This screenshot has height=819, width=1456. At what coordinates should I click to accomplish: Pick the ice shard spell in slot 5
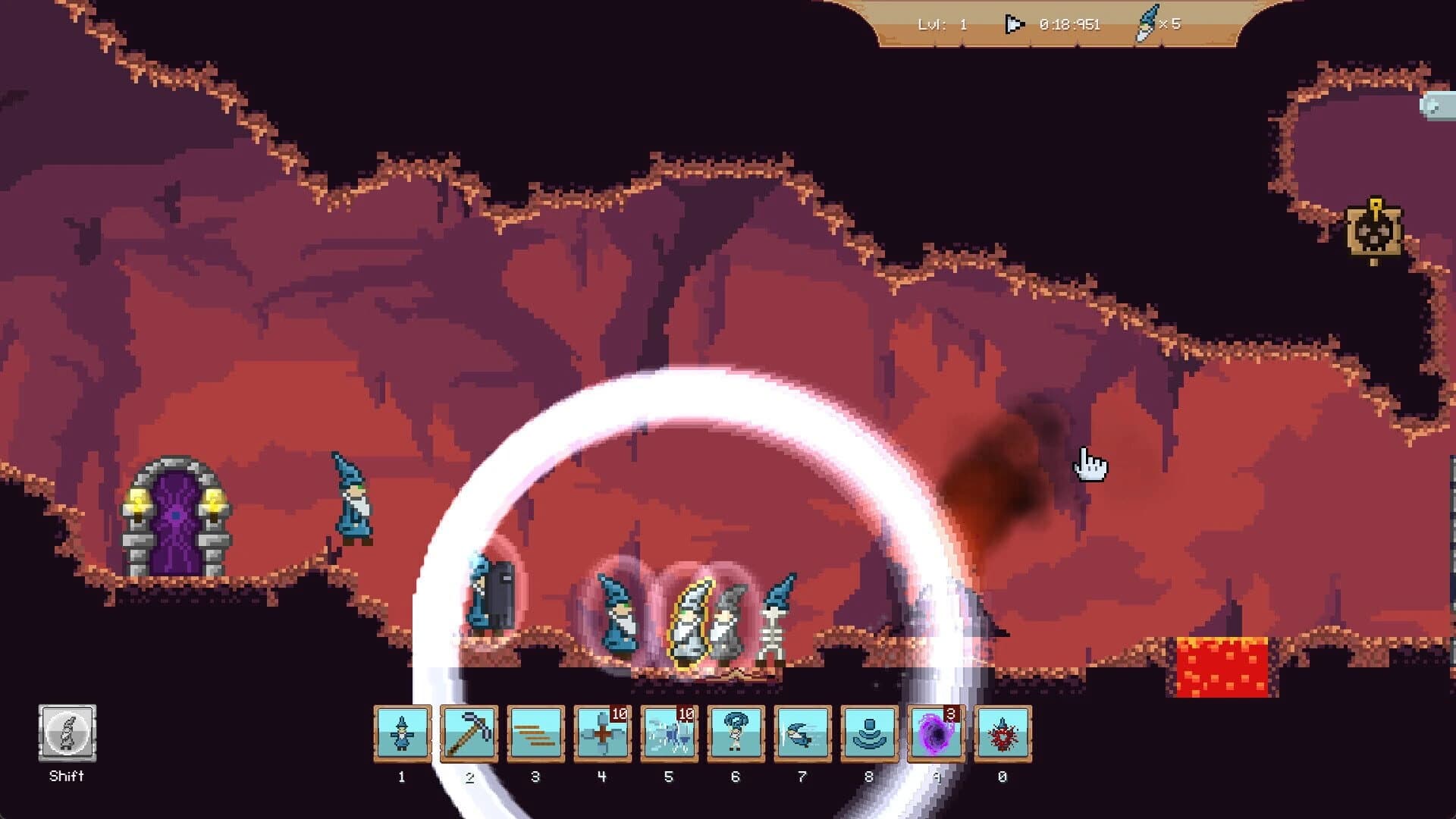coord(669,732)
